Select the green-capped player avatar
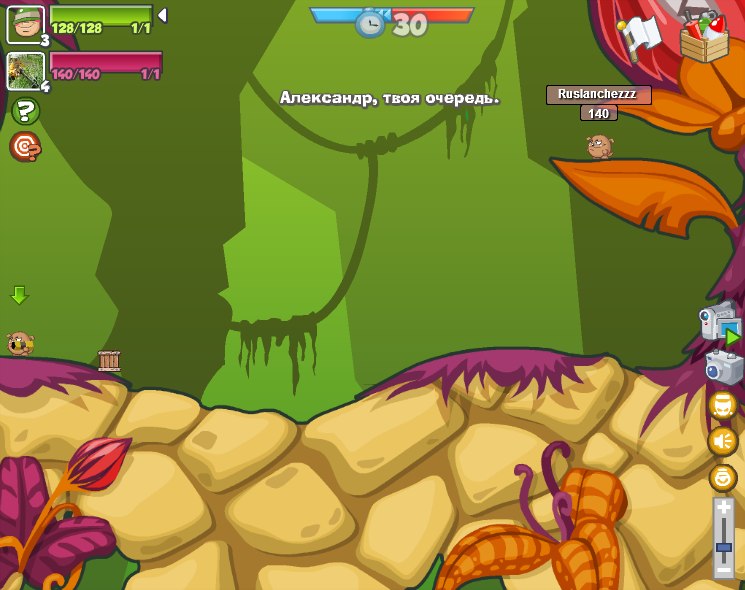 25,24
